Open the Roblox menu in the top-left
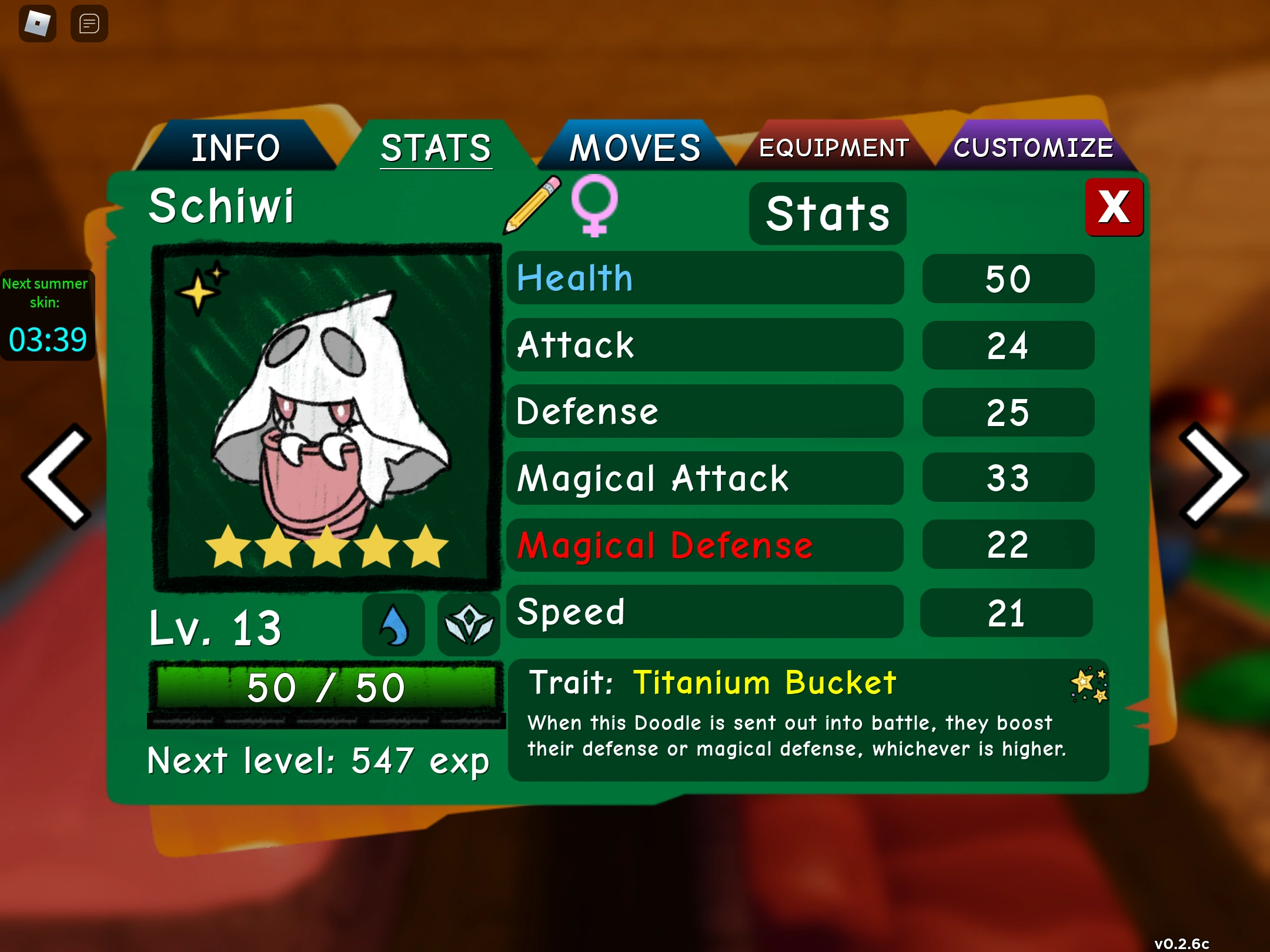 tap(37, 23)
